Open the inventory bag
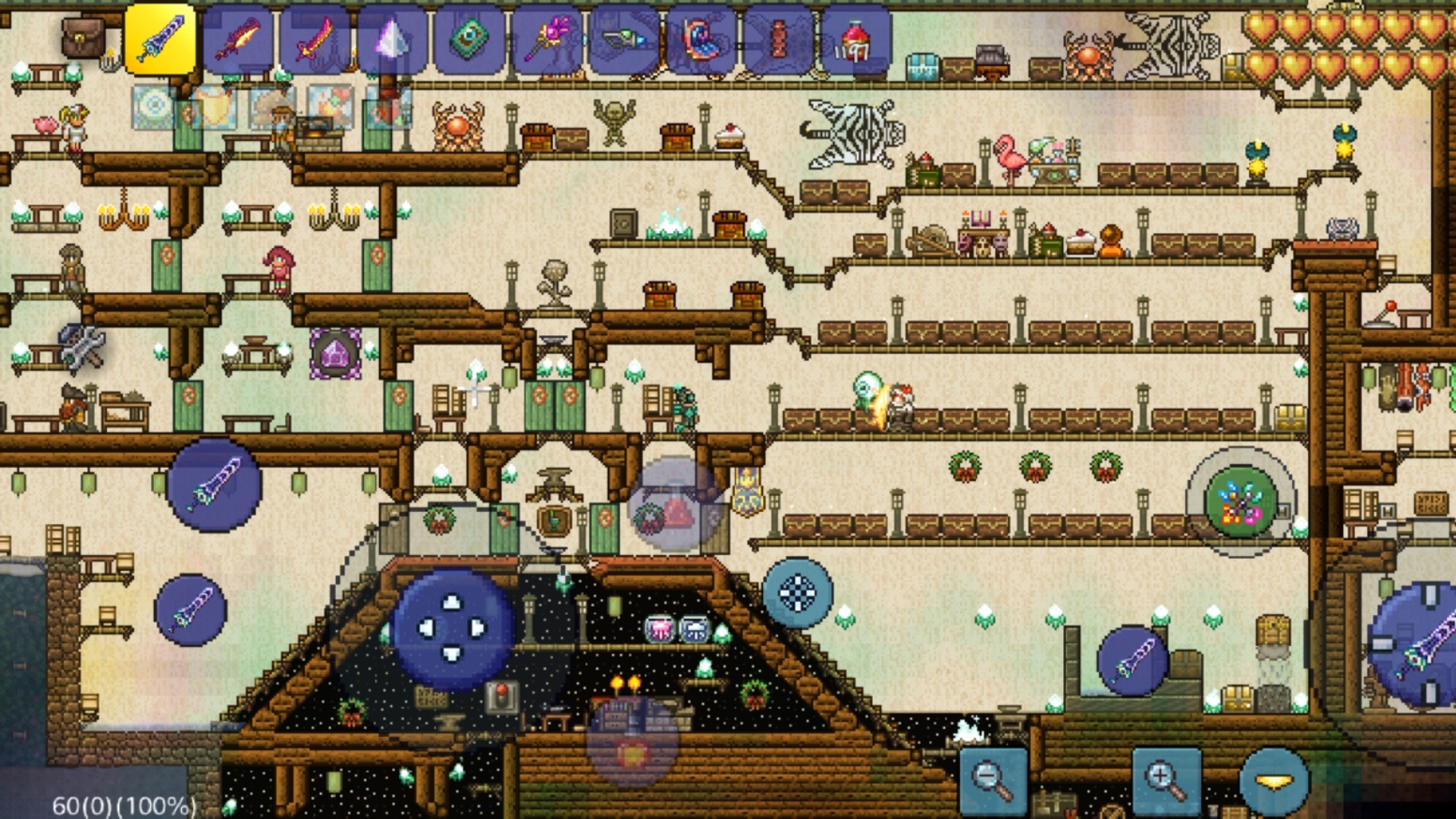Image resolution: width=1456 pixels, height=819 pixels. tap(83, 38)
